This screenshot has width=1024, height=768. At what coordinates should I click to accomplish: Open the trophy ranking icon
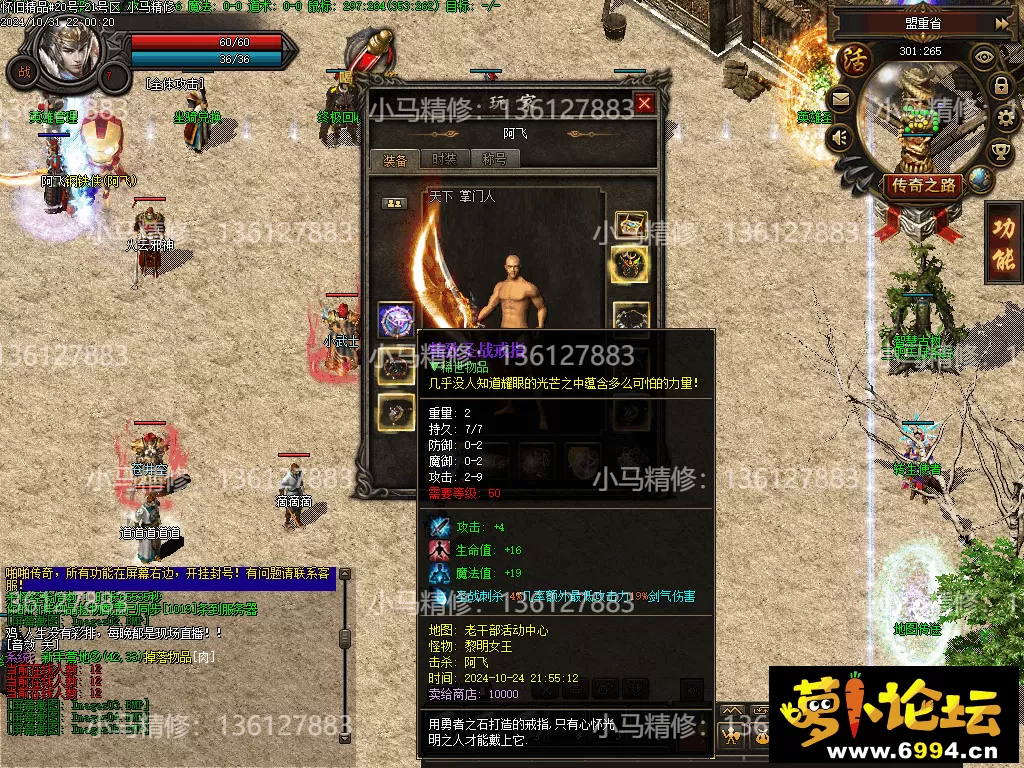(x=999, y=152)
